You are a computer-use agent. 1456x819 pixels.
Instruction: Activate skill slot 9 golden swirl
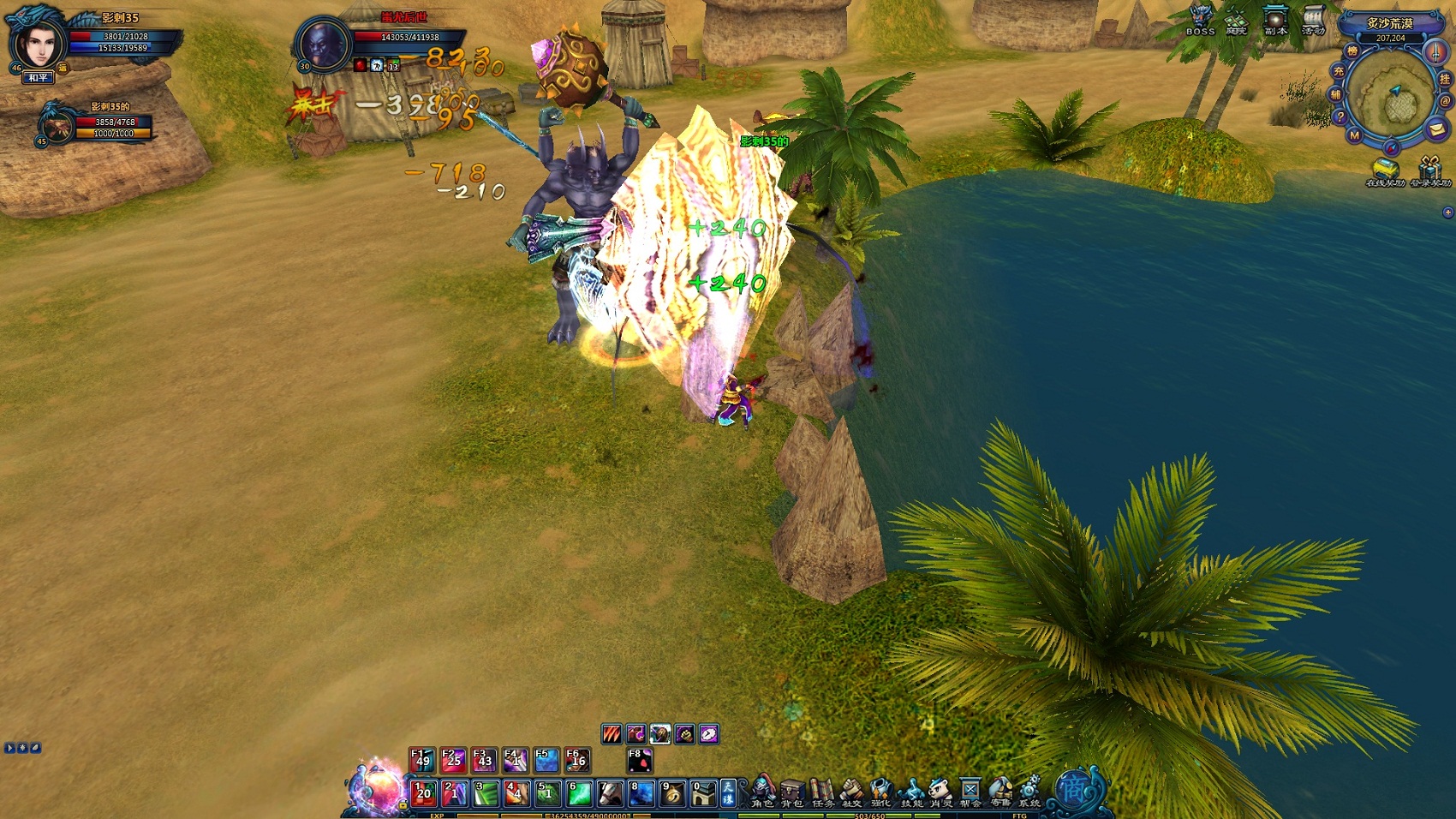click(x=672, y=793)
